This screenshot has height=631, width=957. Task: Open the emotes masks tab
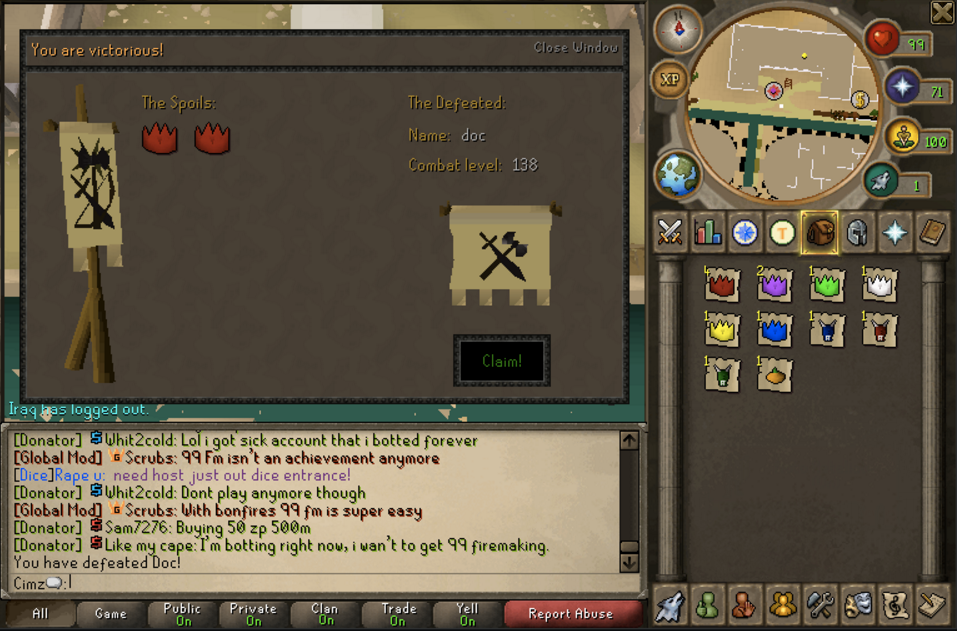pyautogui.click(x=858, y=604)
